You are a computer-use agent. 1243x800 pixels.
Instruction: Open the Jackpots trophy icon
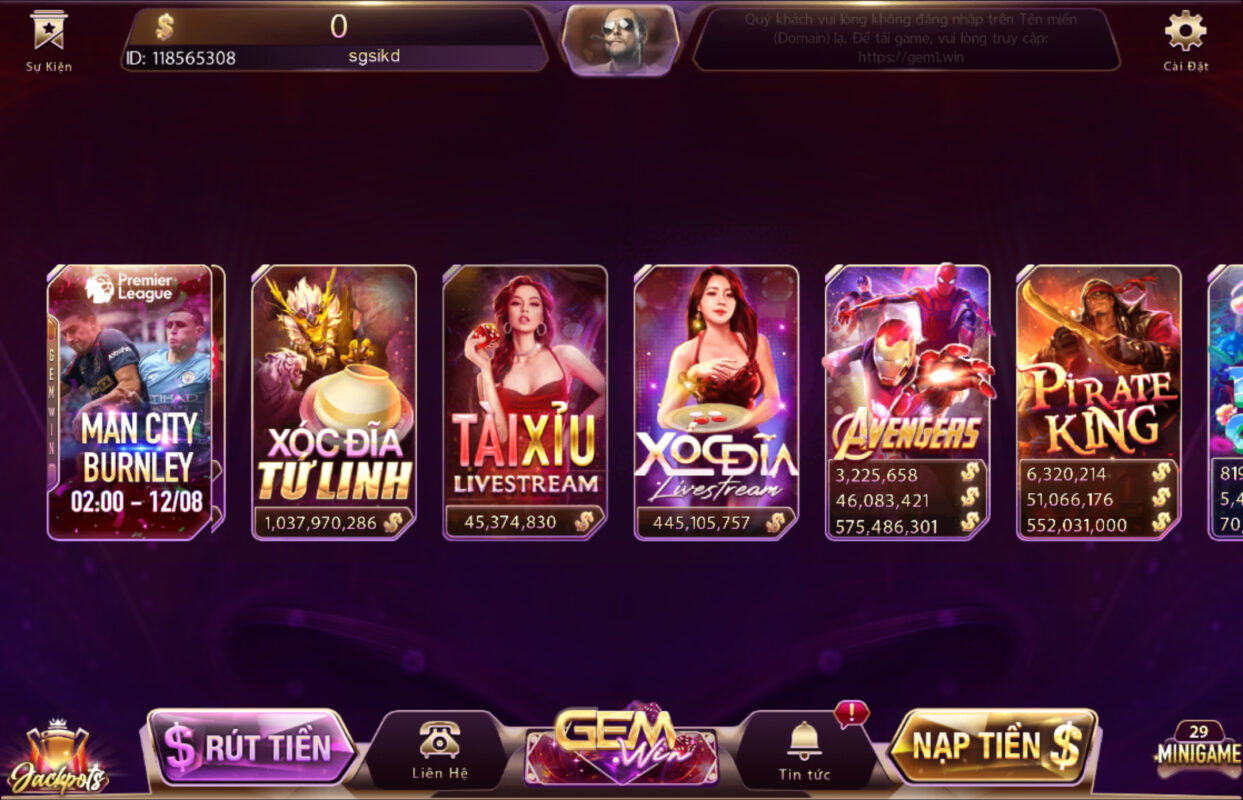point(58,758)
